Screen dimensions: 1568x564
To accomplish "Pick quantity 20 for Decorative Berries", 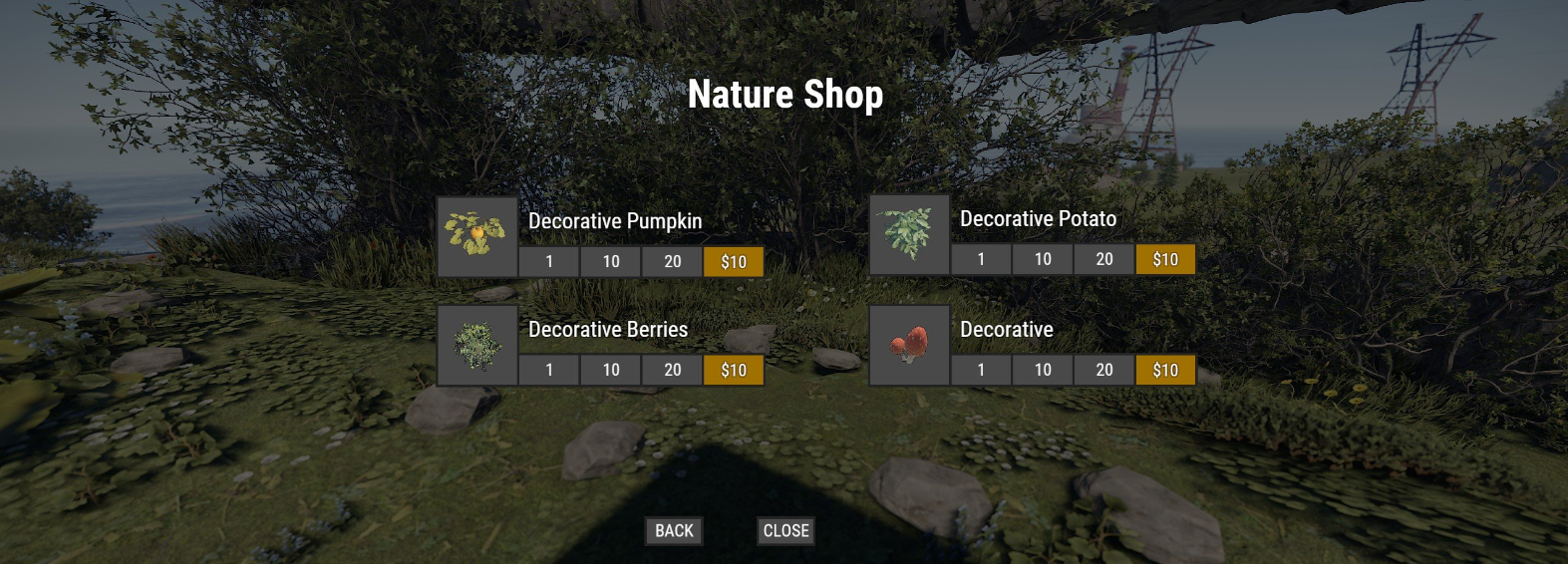I will click(673, 370).
